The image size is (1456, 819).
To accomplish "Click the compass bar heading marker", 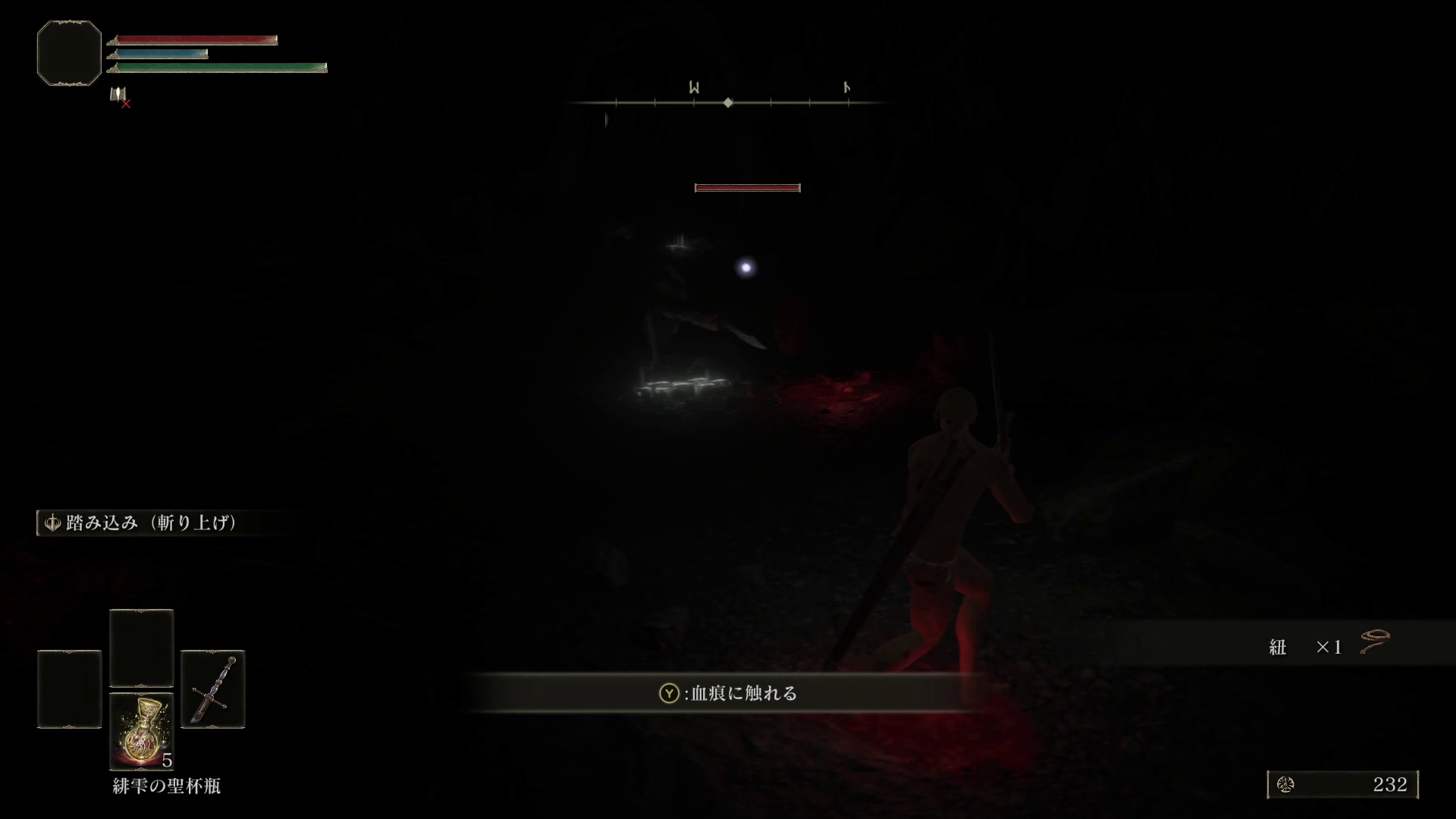I will click(x=728, y=102).
